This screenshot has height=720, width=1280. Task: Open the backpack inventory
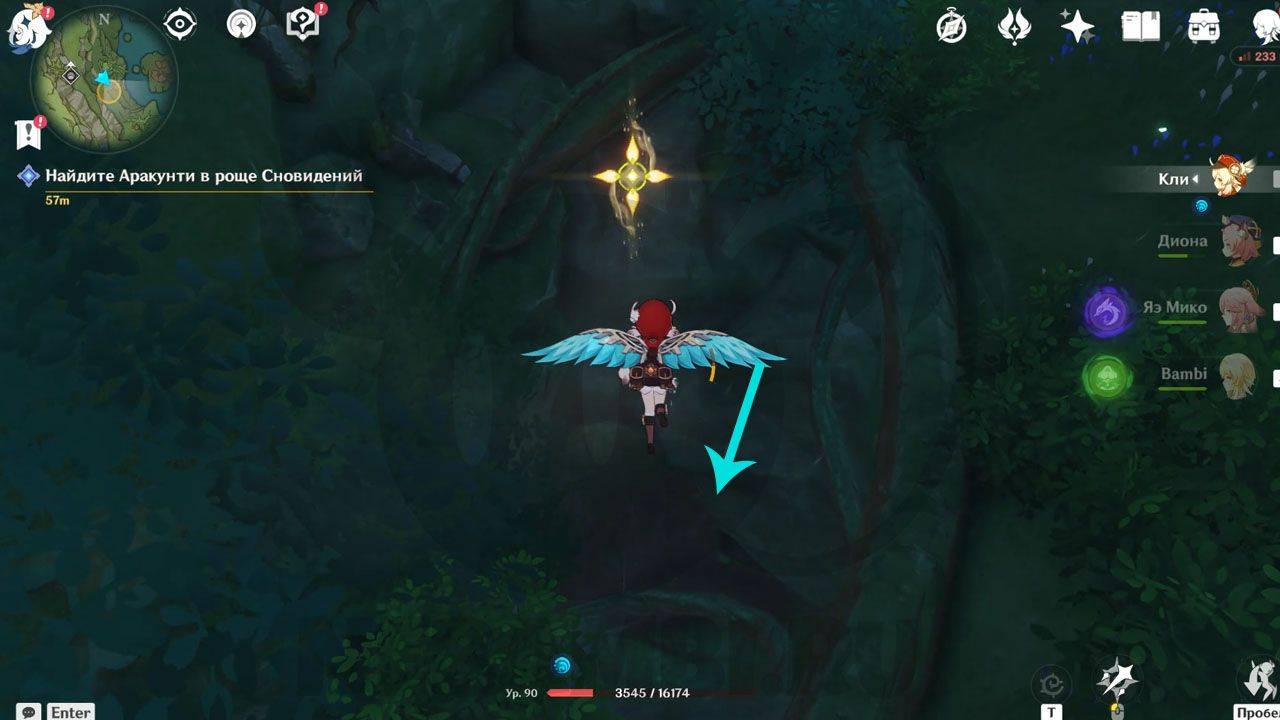[1204, 26]
